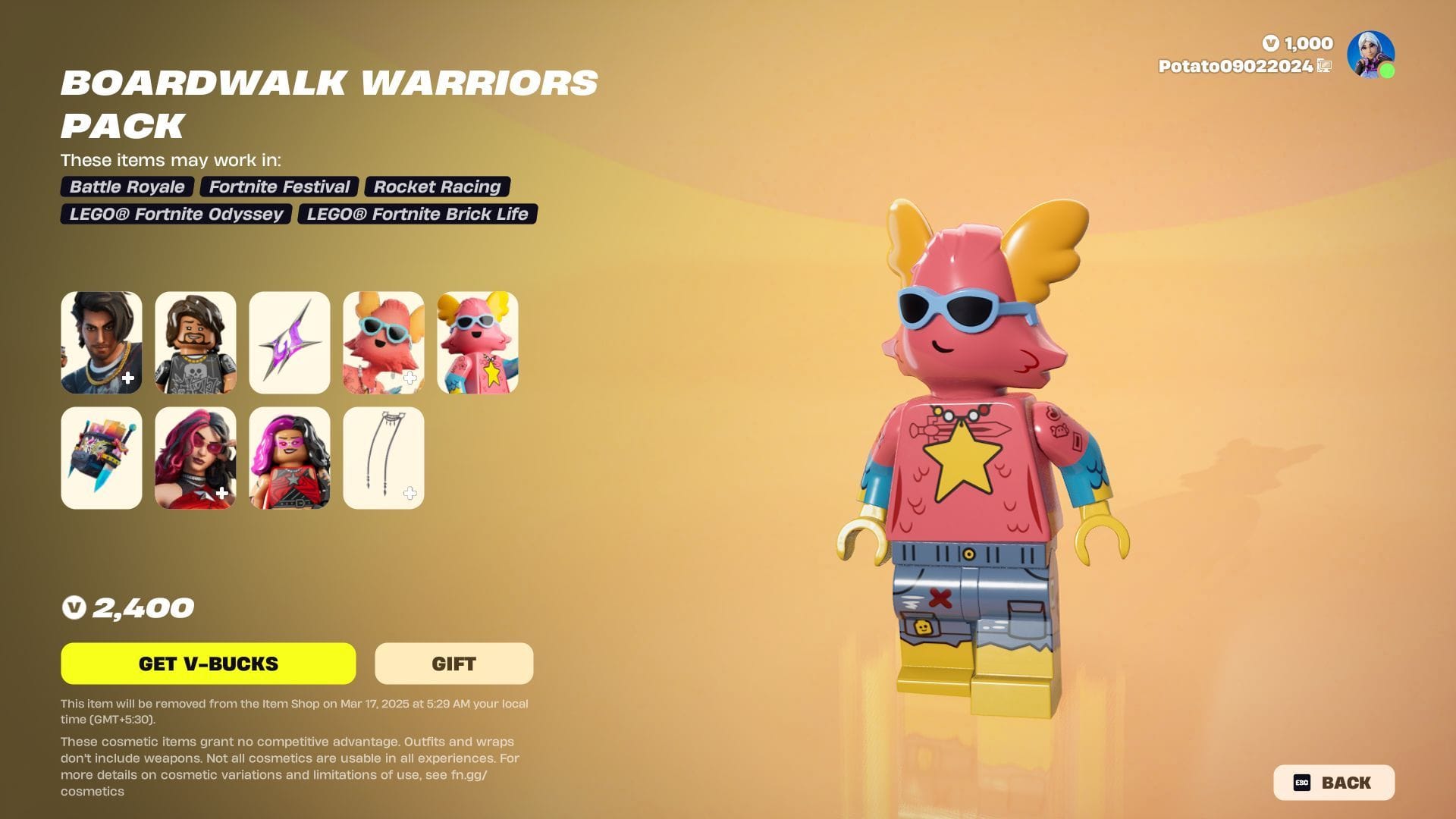1456x819 pixels.
Task: Open the fn.gg/cosmetics link
Action: [469, 774]
